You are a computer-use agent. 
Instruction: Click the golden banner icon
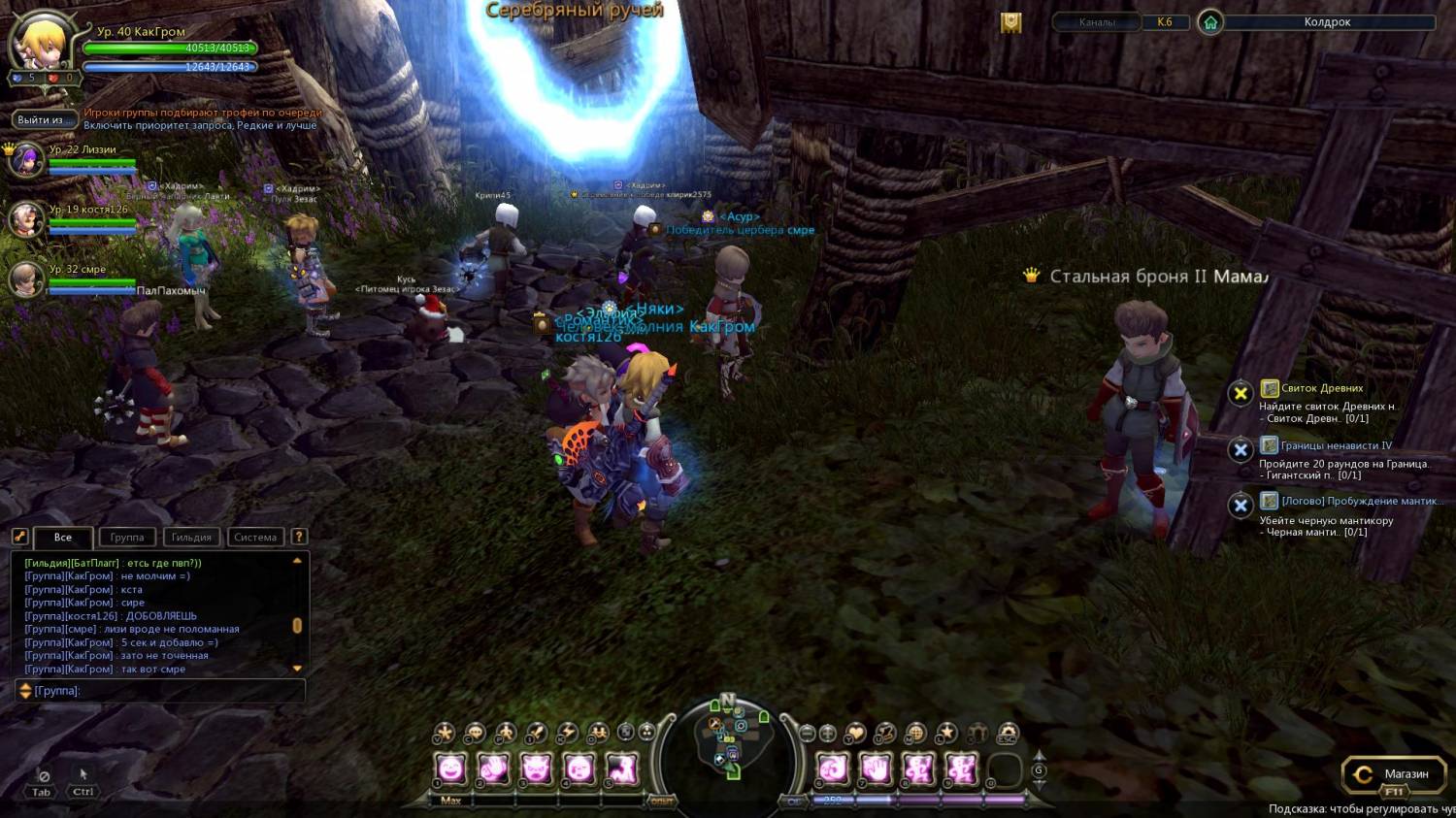point(1011,22)
